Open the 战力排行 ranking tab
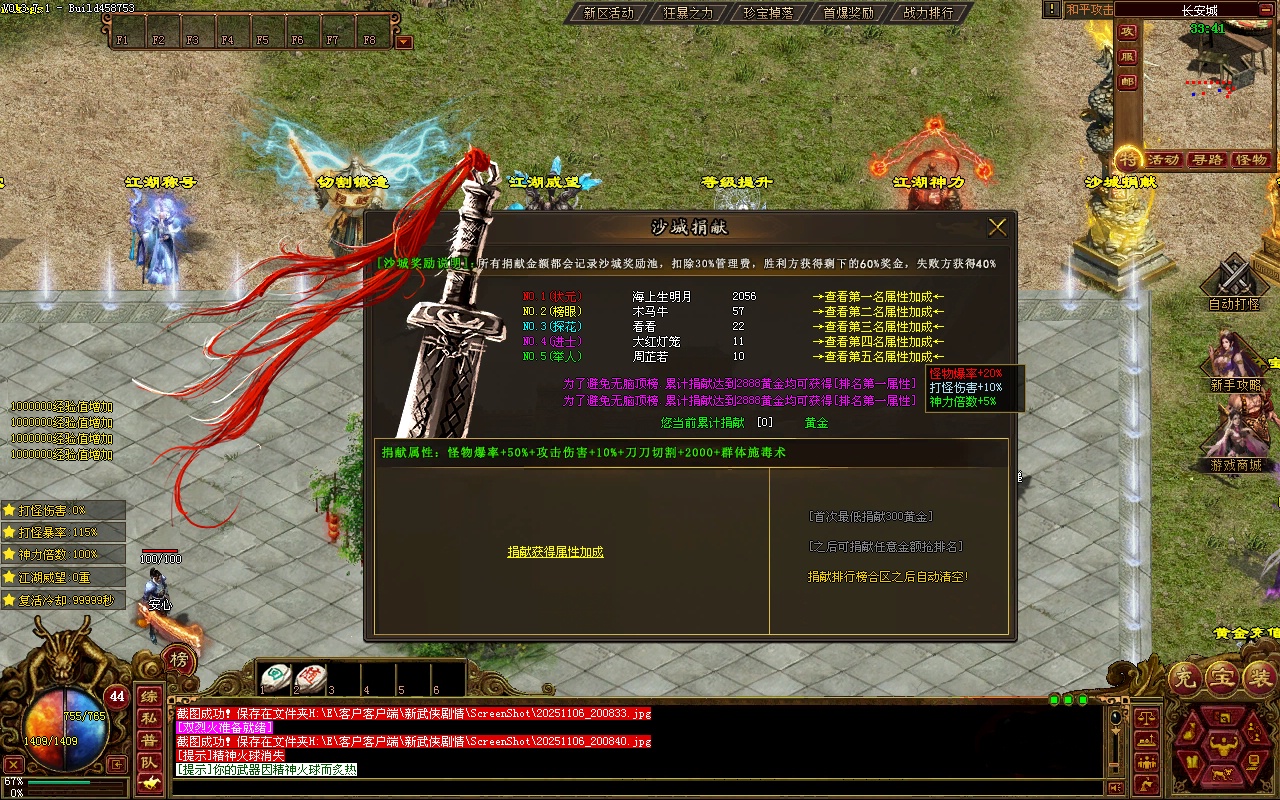 [928, 13]
